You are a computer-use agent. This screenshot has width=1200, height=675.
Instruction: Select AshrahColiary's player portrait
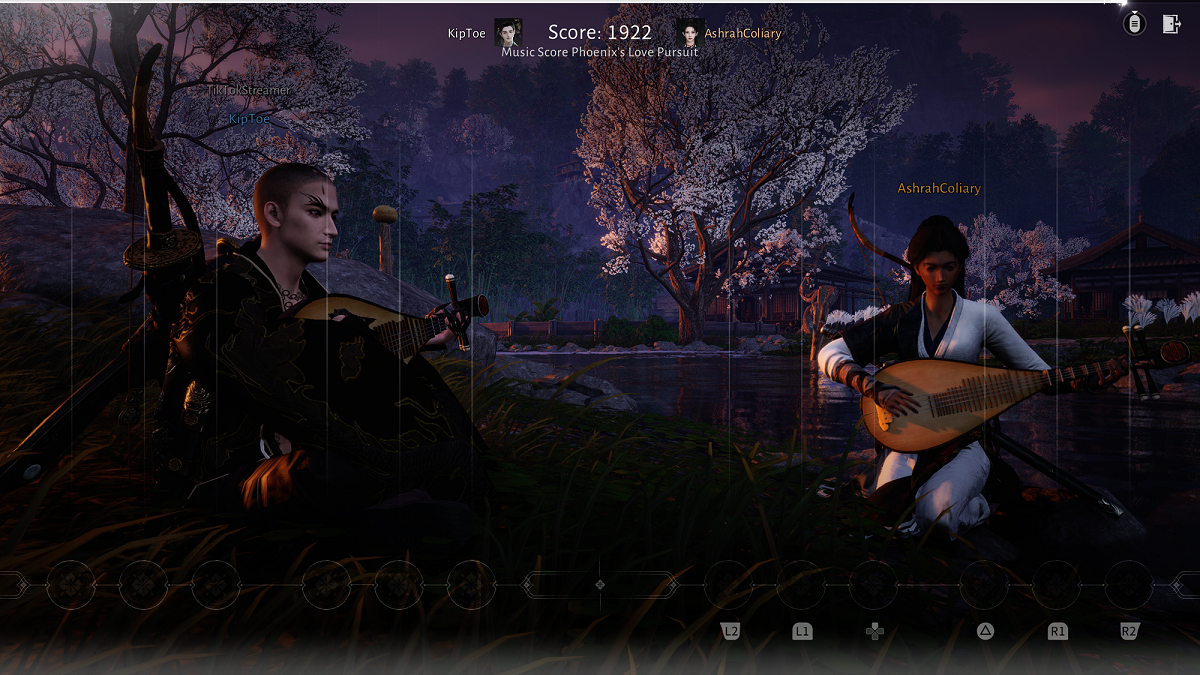pyautogui.click(x=690, y=32)
